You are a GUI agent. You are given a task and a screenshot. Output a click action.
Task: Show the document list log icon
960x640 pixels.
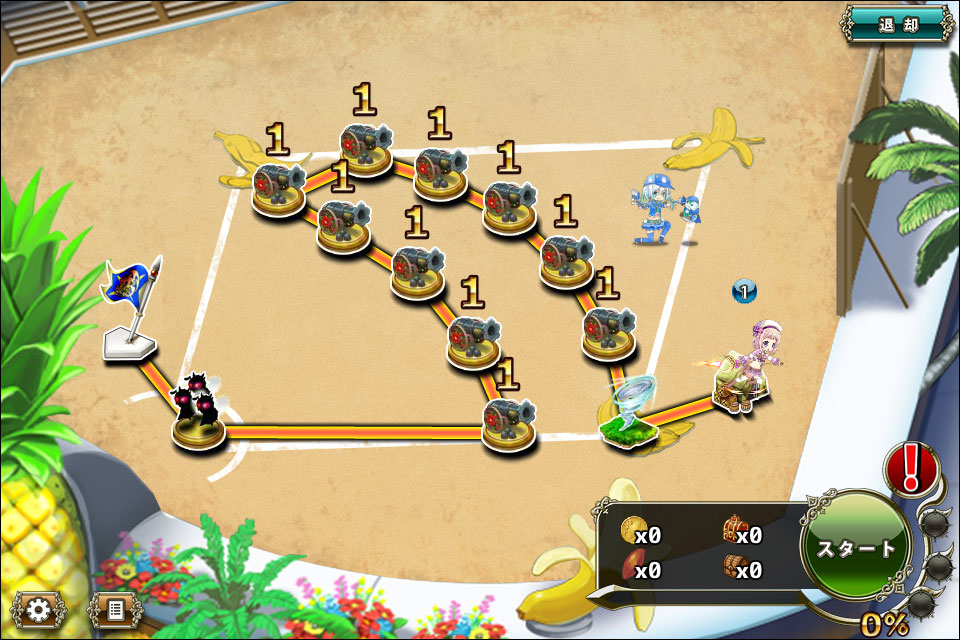[x=115, y=609]
